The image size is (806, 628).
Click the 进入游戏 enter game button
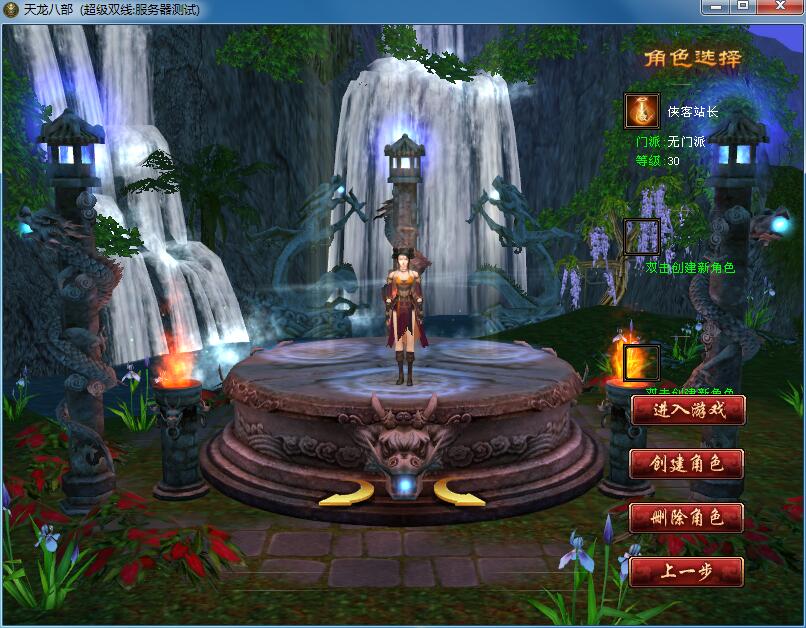pos(688,410)
